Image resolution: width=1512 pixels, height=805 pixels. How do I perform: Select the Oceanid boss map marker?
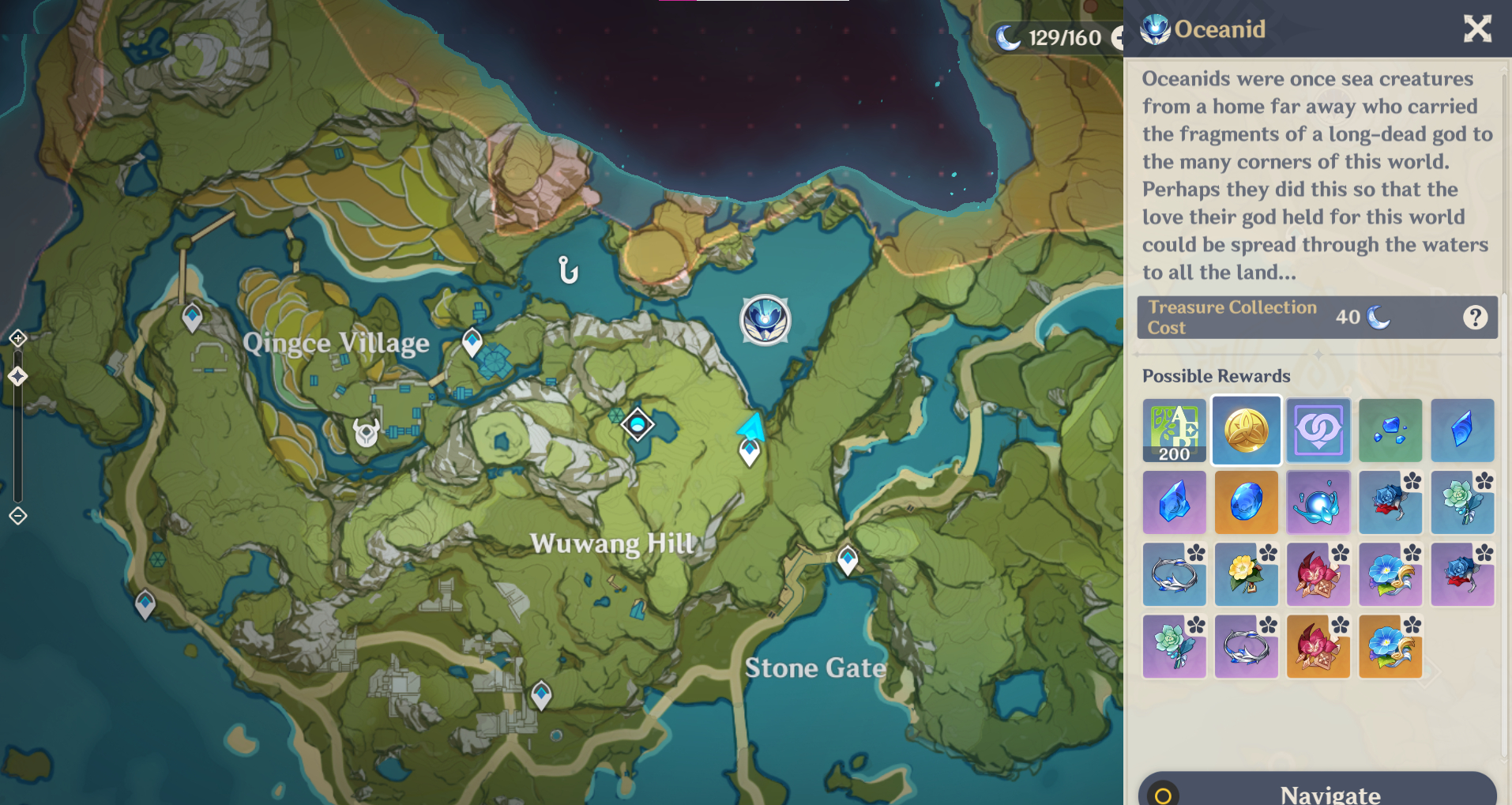pos(765,320)
